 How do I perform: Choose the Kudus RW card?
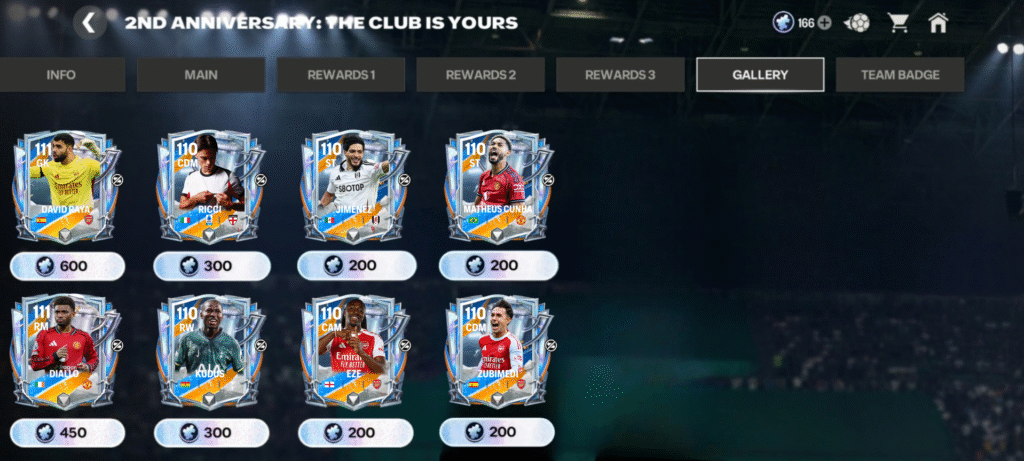211,352
